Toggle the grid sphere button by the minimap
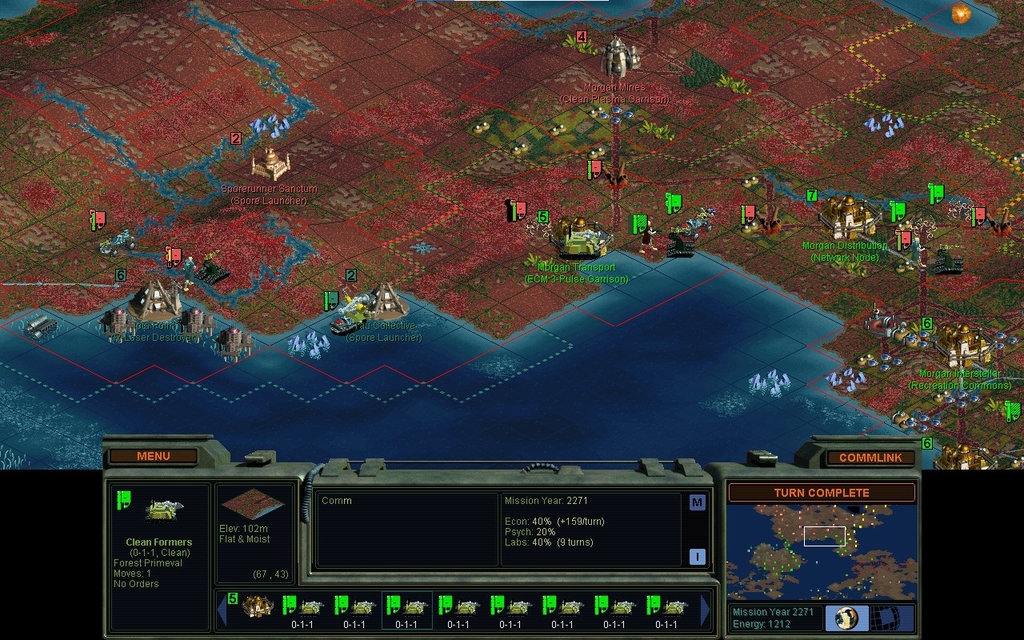1024x640 pixels. coord(883,616)
